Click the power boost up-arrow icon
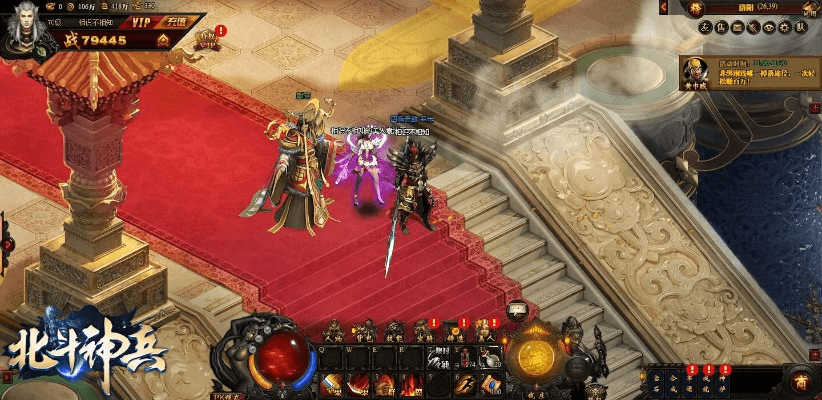This screenshot has height=400, width=822. [x=163, y=40]
